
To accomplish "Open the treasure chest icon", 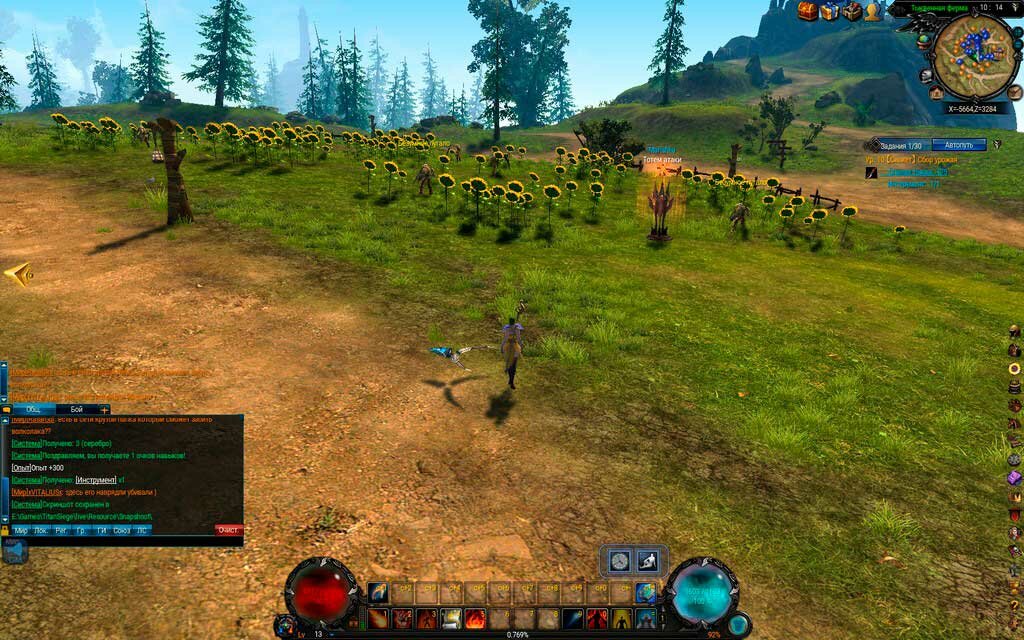I will point(808,11).
